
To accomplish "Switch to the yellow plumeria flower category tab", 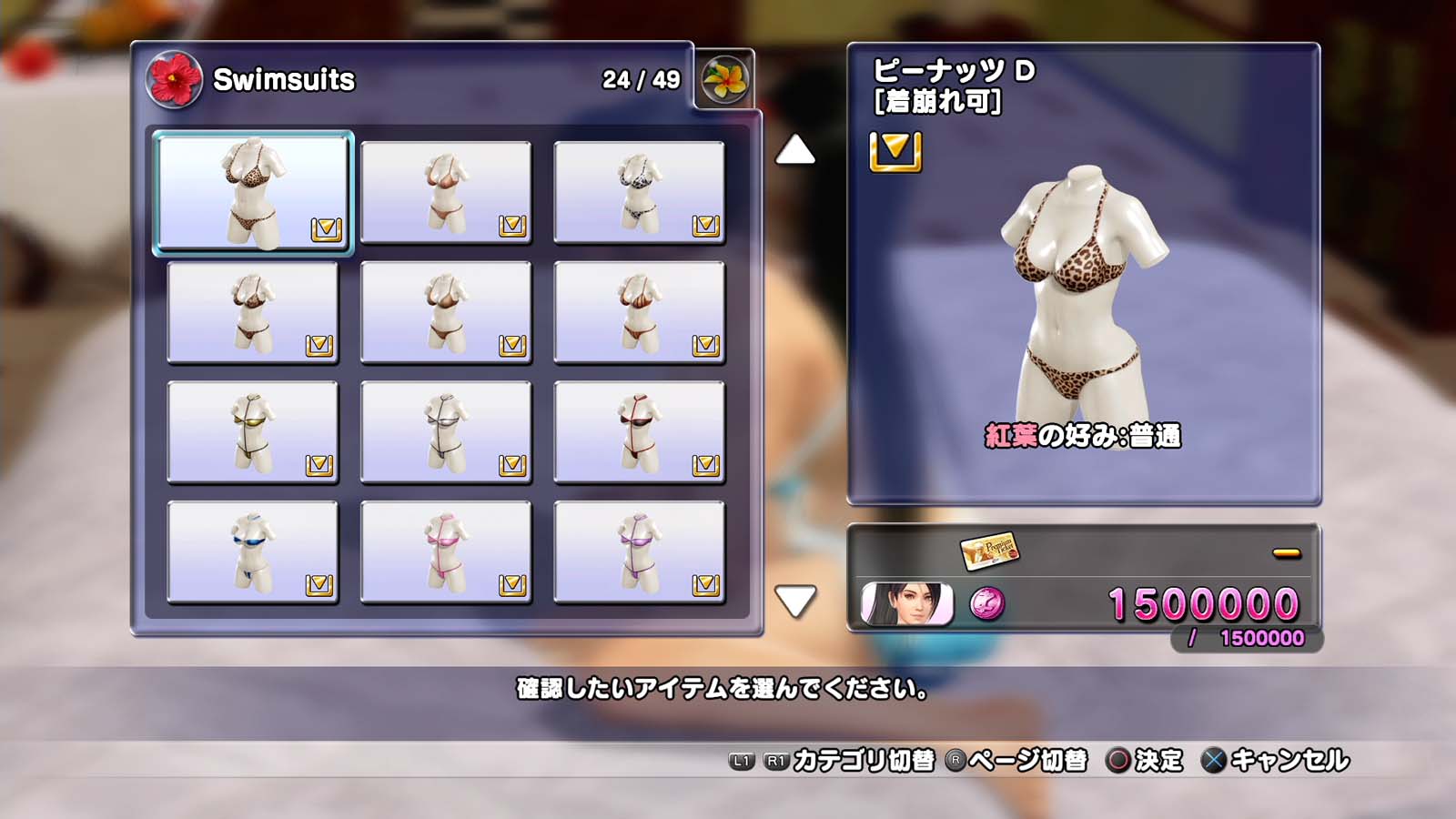I will [x=725, y=79].
